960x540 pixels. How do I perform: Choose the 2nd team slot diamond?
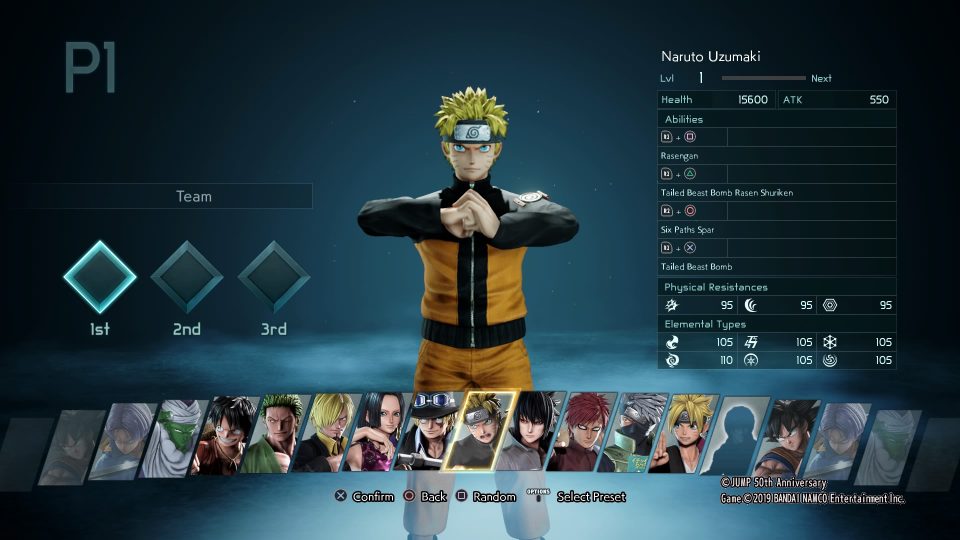point(186,277)
